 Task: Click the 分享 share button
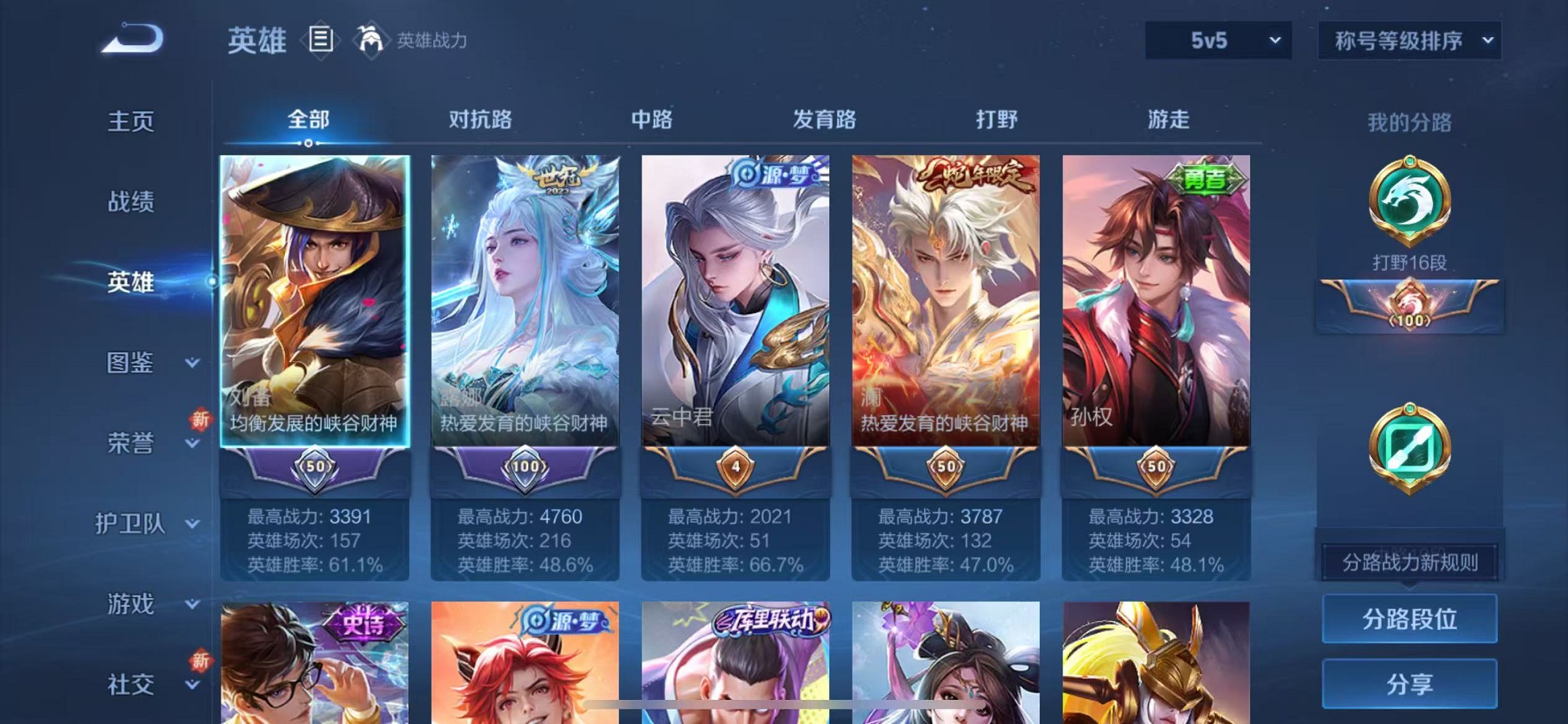[x=1409, y=683]
